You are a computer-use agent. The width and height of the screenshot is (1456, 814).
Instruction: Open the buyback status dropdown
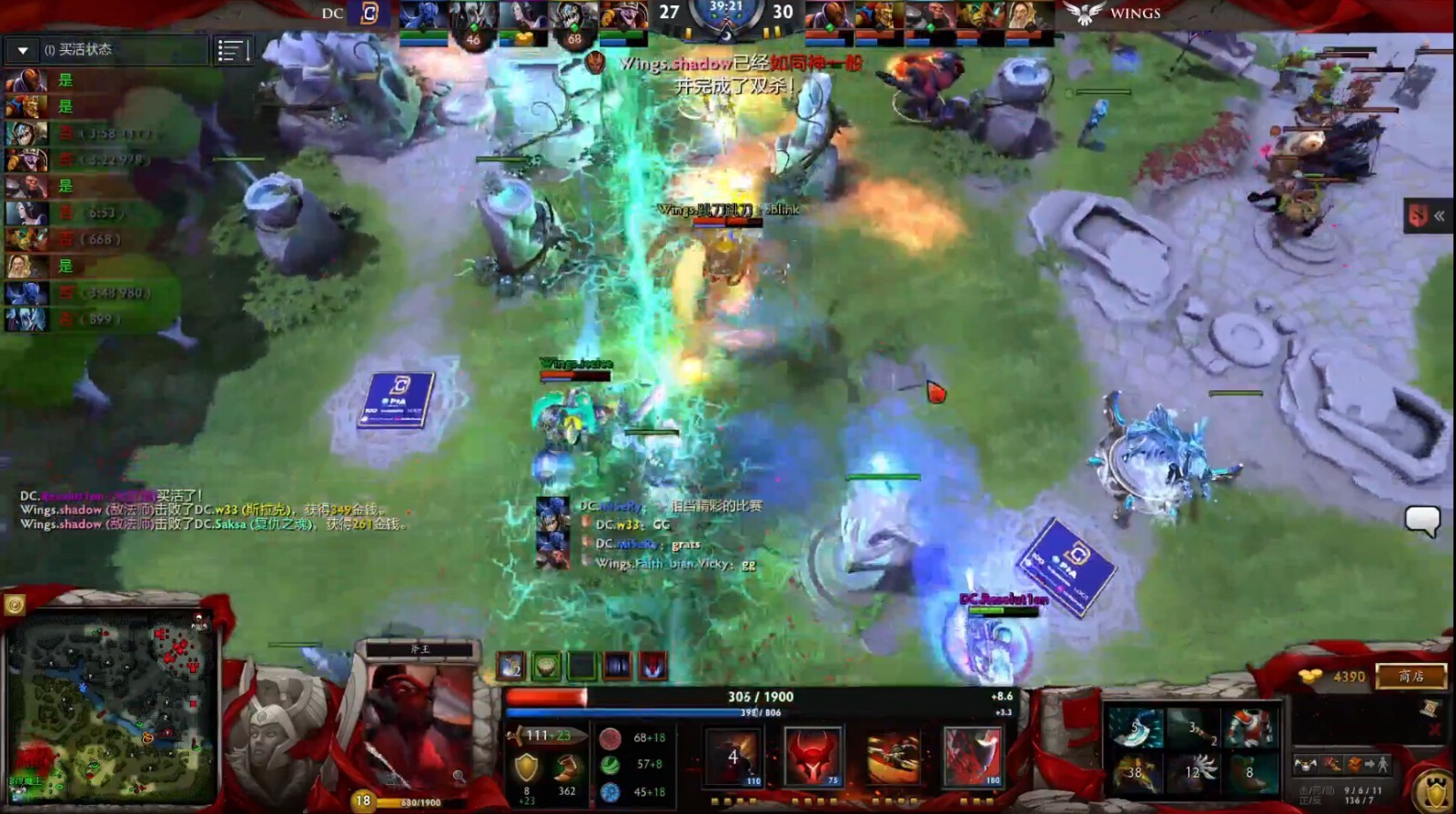(x=24, y=50)
